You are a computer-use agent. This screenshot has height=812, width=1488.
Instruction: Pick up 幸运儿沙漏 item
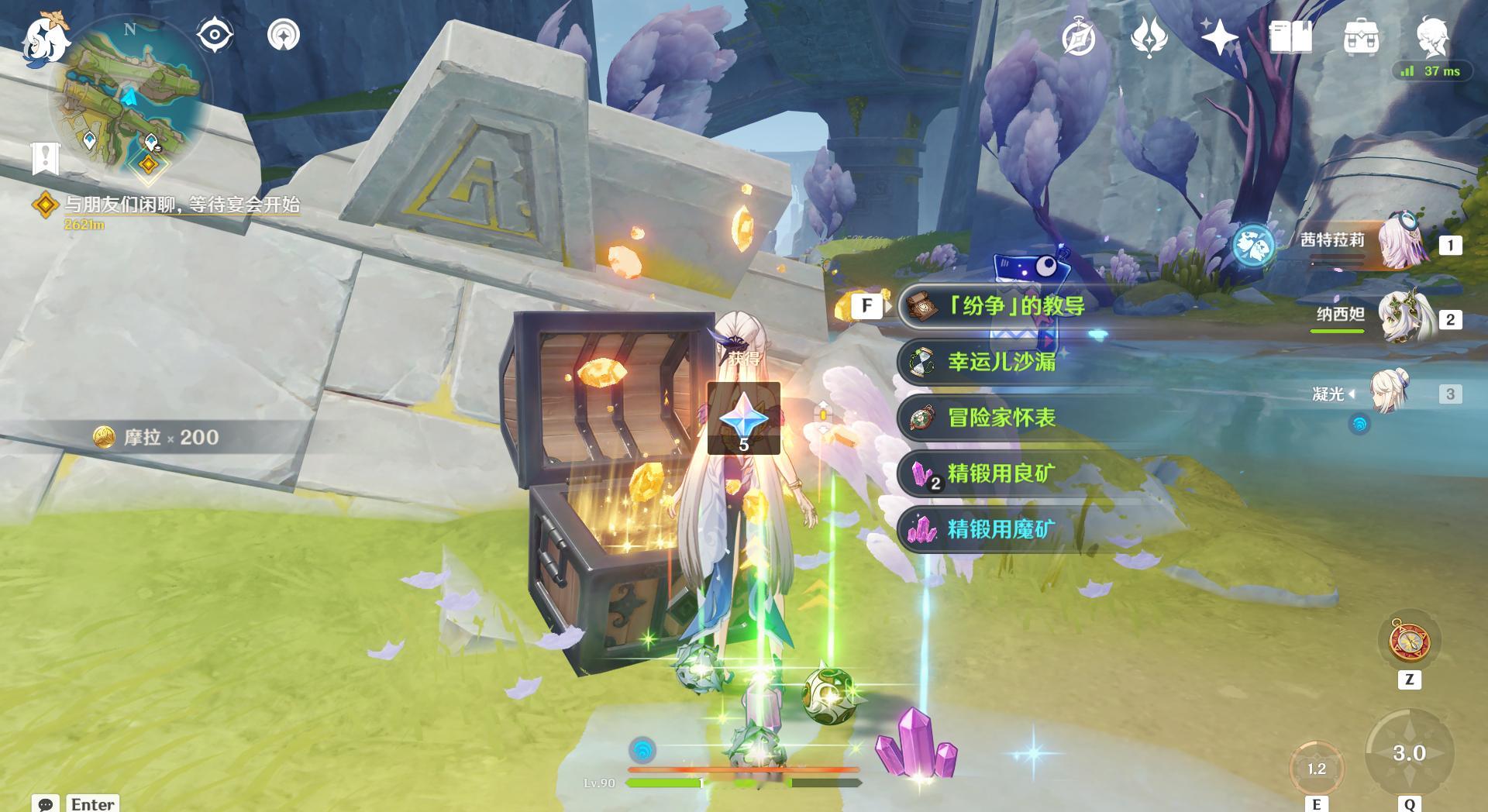pyautogui.click(x=1001, y=362)
